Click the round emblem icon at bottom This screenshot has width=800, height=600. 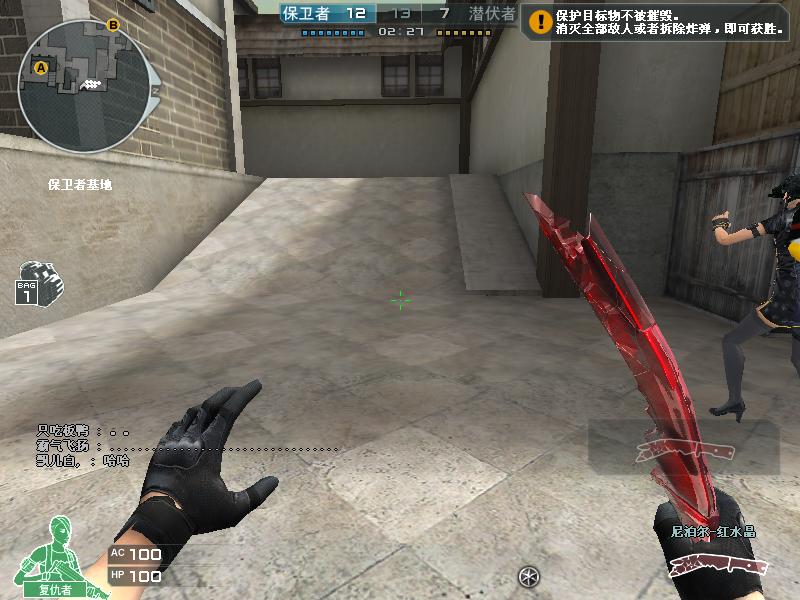[x=529, y=576]
